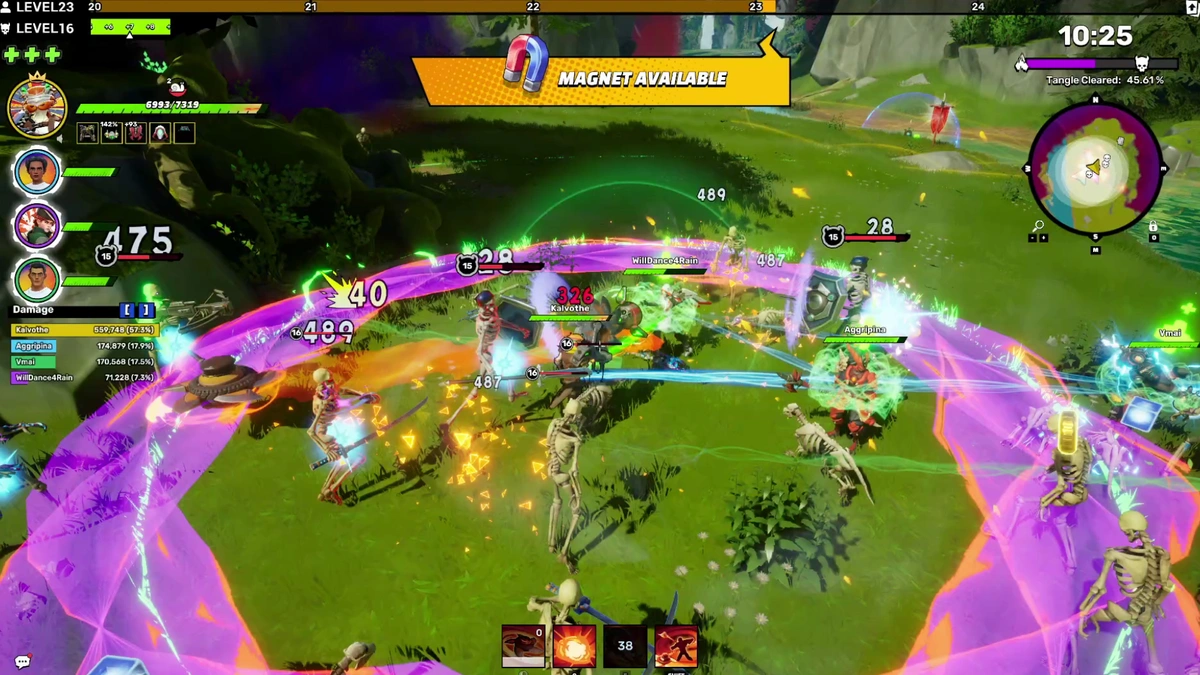Toggle the minimap padlock icon
The width and height of the screenshot is (1200, 675).
click(x=1152, y=227)
